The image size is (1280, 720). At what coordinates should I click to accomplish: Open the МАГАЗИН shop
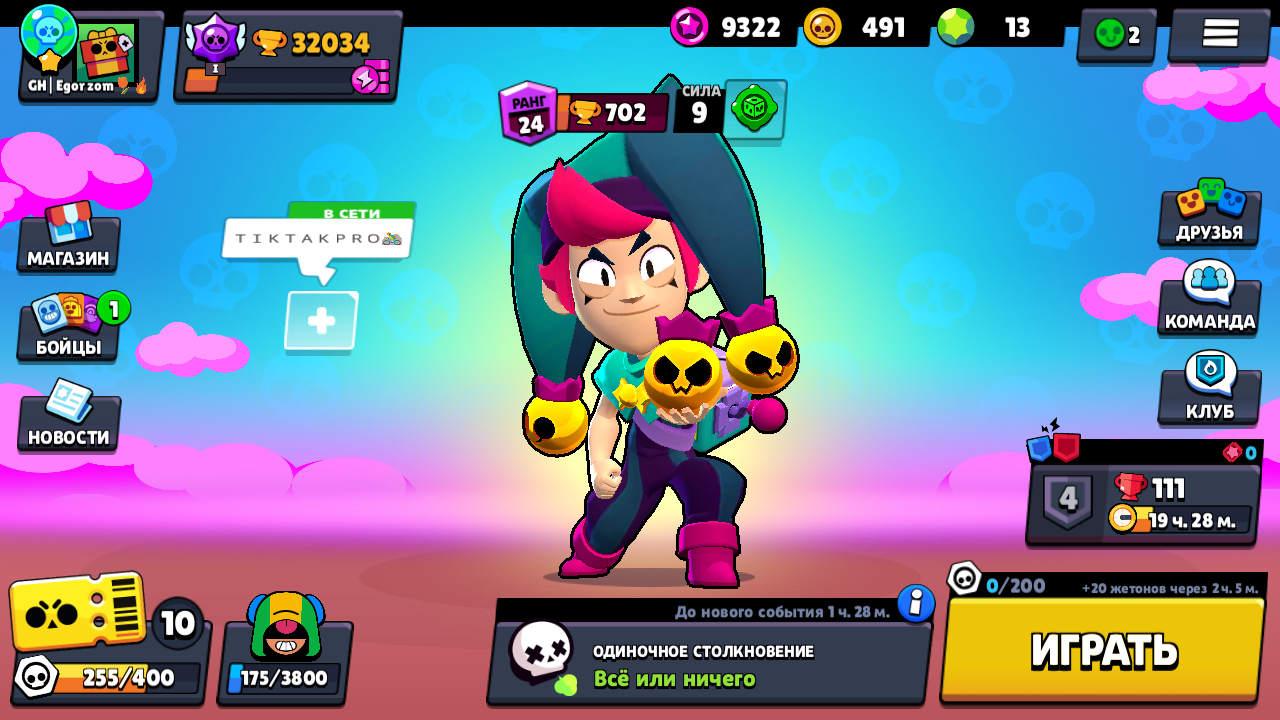(68, 239)
